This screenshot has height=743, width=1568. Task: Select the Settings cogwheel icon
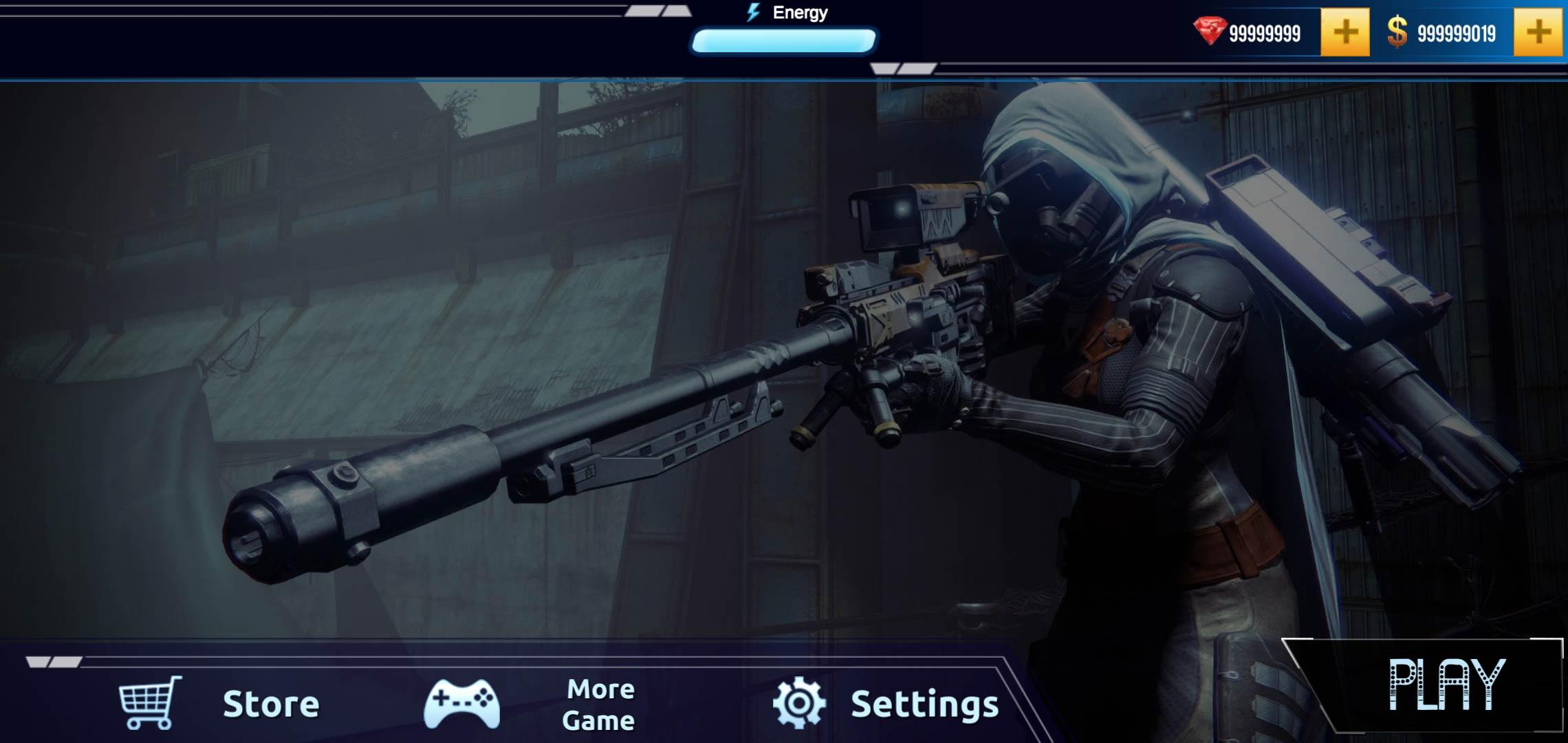point(800,703)
